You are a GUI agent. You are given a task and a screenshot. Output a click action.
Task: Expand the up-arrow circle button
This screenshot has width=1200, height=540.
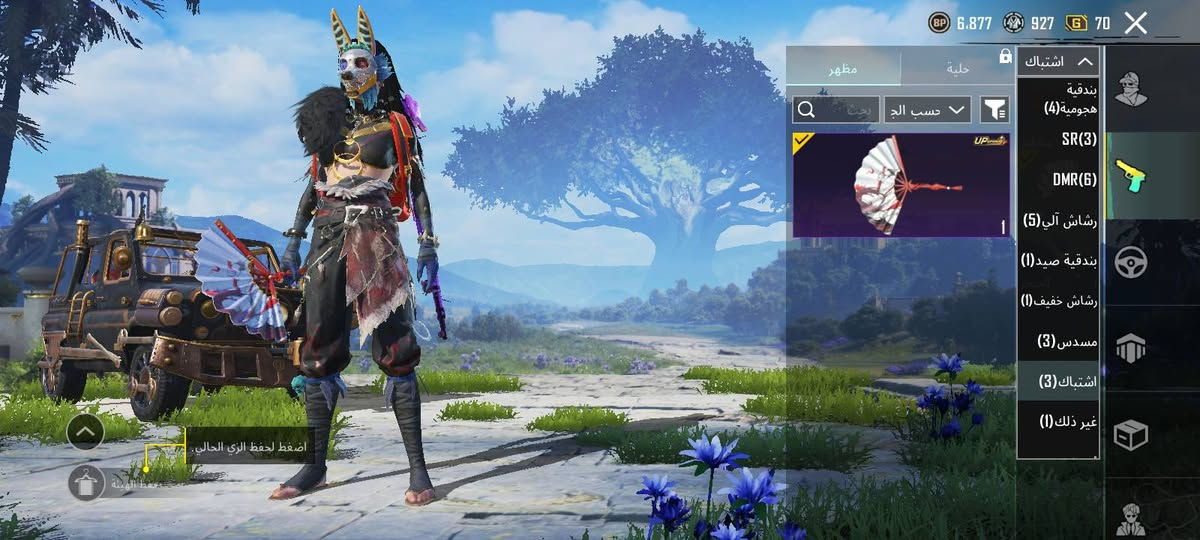86,431
